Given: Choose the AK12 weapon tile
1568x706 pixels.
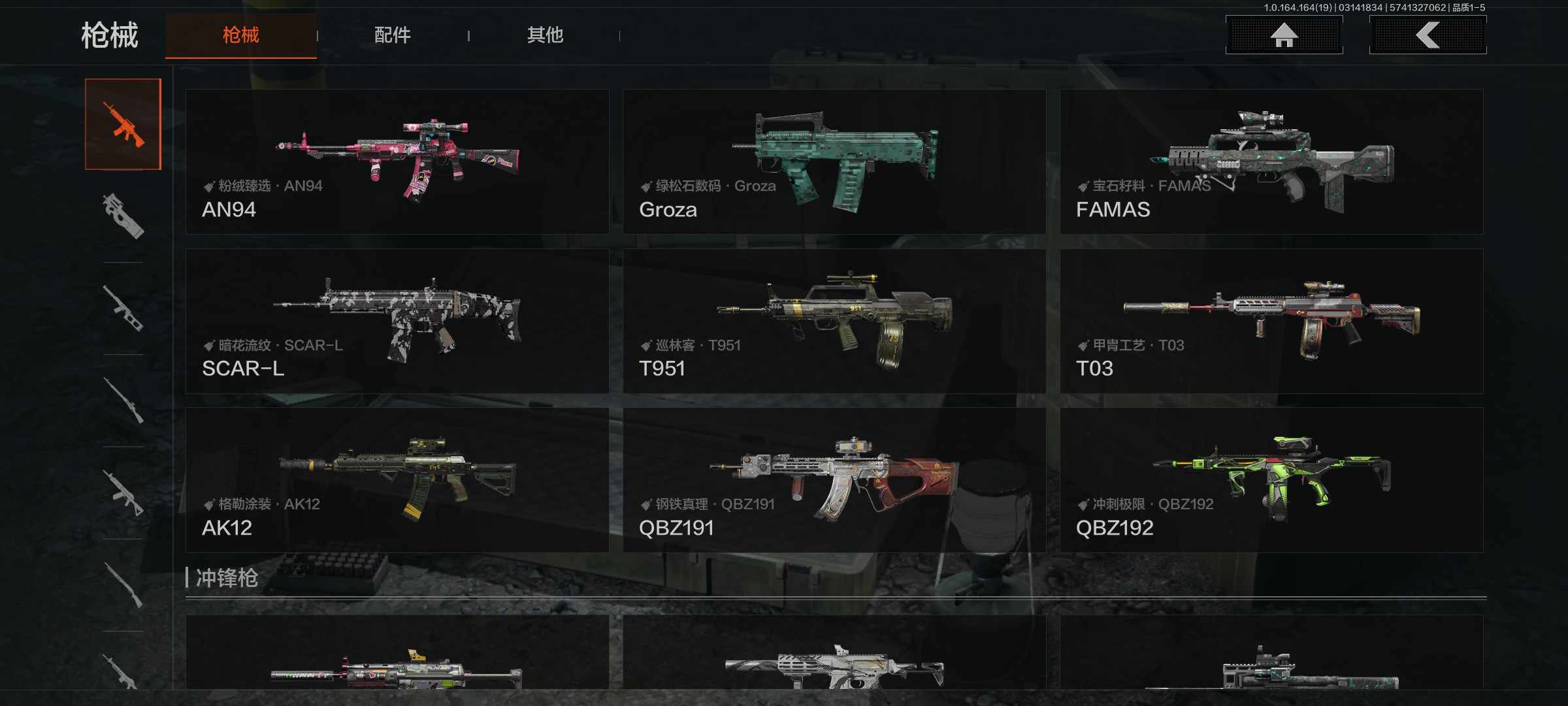Looking at the screenshot, I should 397,480.
